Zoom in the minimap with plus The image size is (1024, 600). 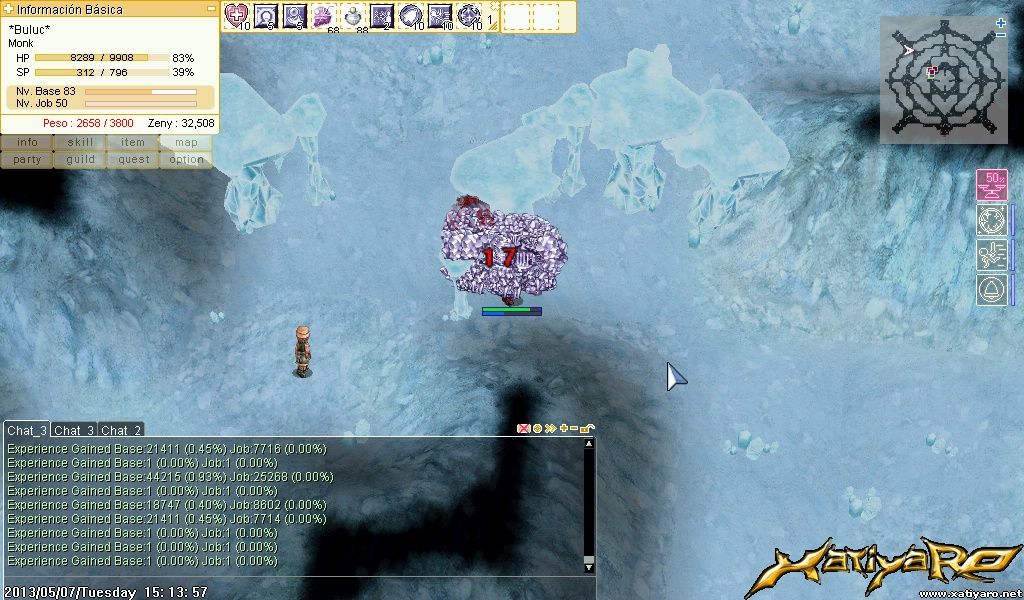[x=1001, y=23]
